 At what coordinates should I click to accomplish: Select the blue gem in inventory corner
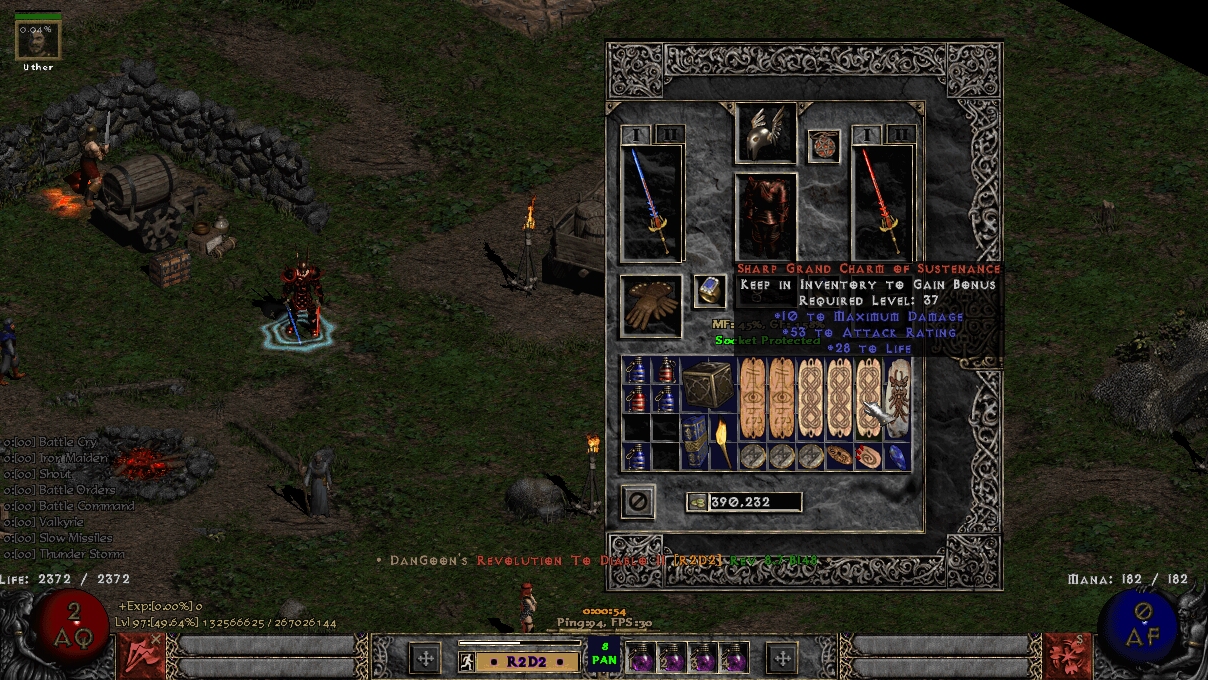coord(897,456)
